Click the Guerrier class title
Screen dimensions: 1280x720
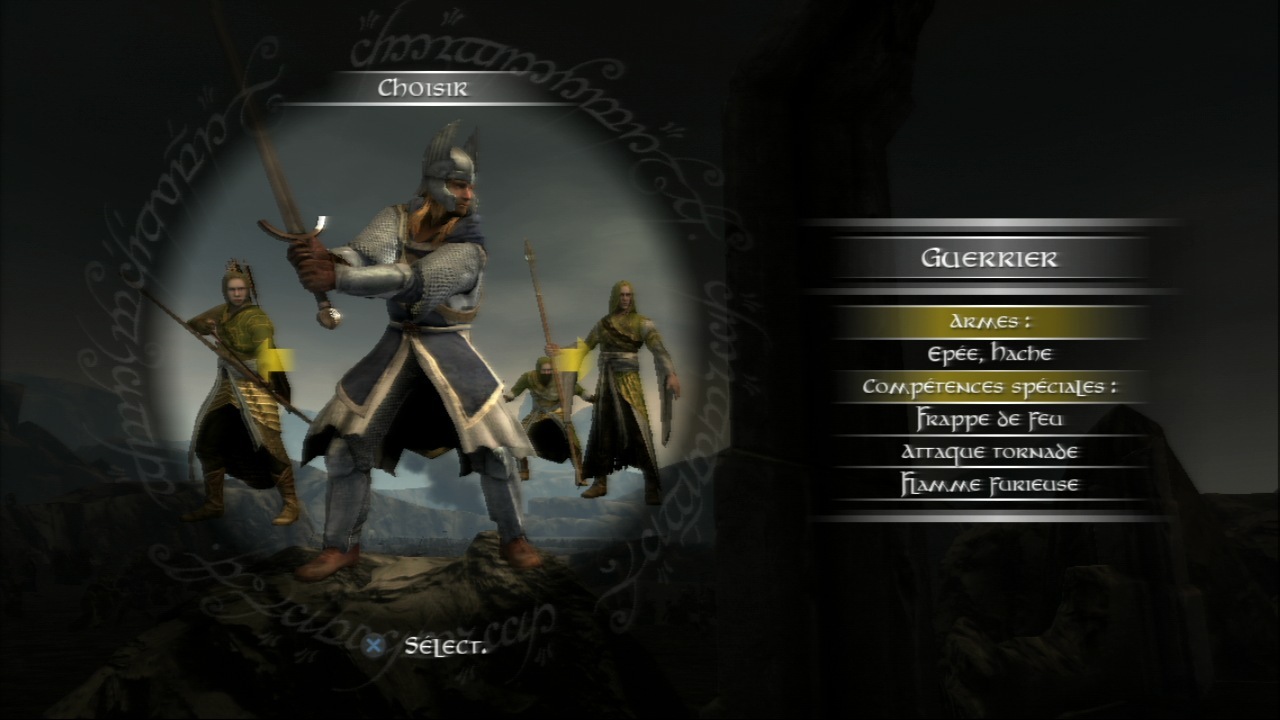pyautogui.click(x=988, y=259)
